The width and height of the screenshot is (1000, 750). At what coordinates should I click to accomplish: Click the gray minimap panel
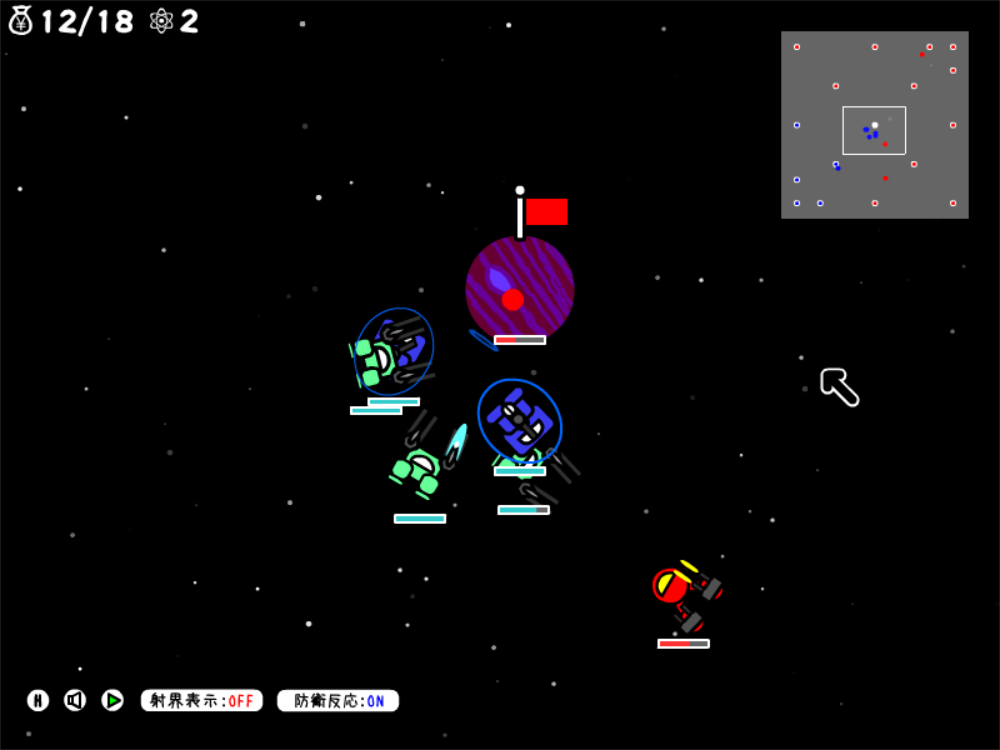(x=874, y=125)
